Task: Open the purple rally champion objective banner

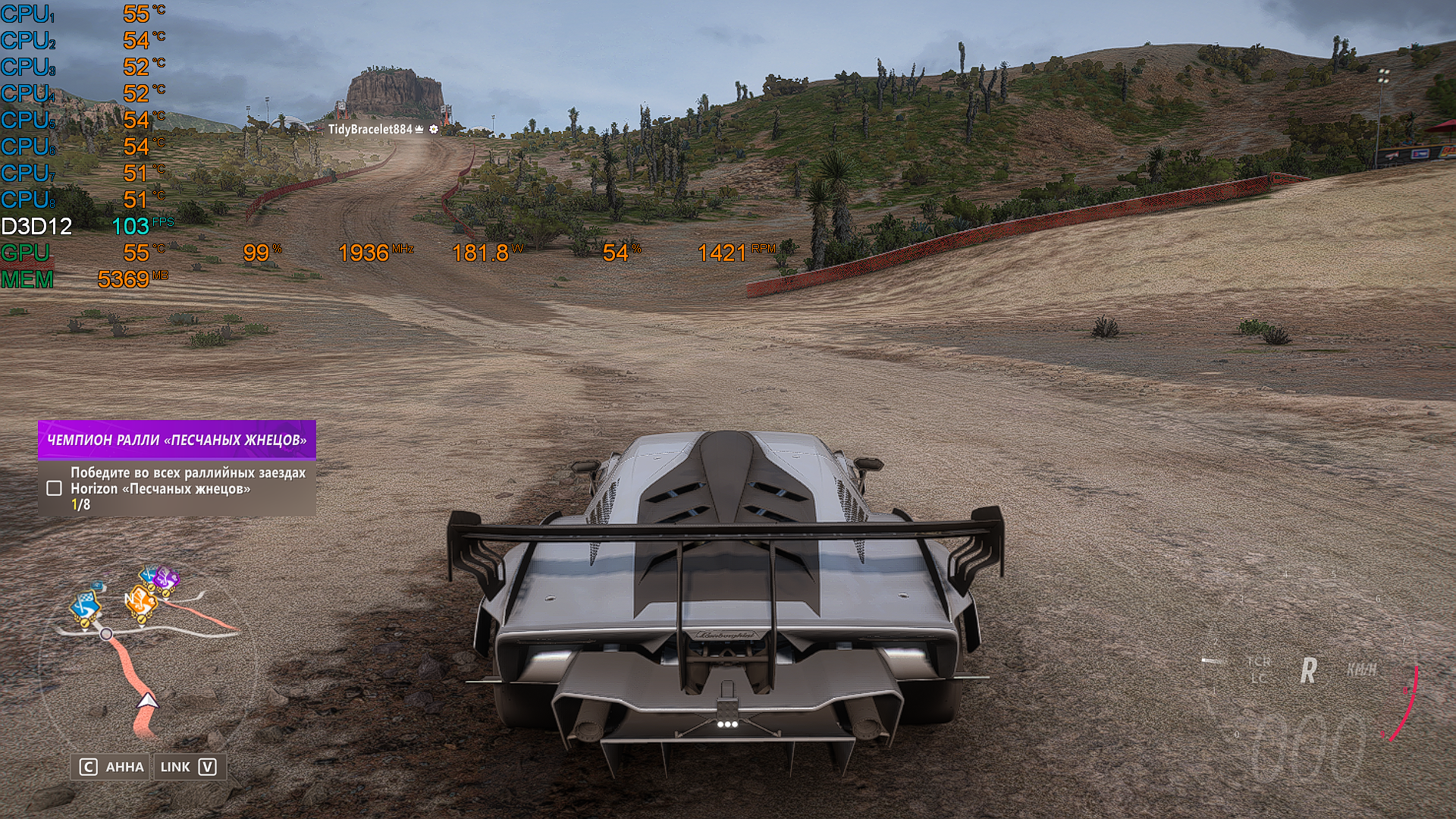Action: point(177,440)
